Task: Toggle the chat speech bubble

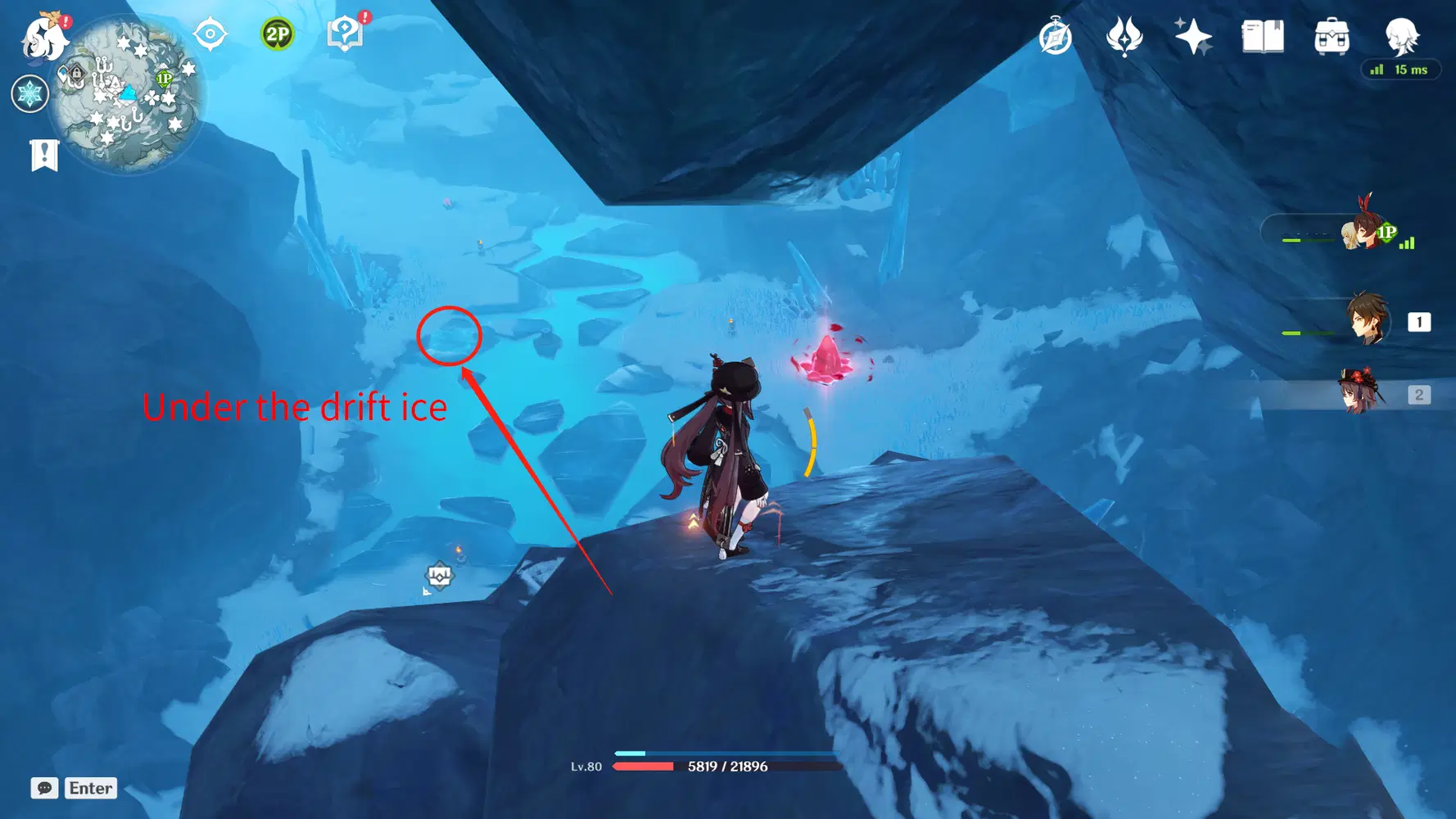Action: pos(45,788)
